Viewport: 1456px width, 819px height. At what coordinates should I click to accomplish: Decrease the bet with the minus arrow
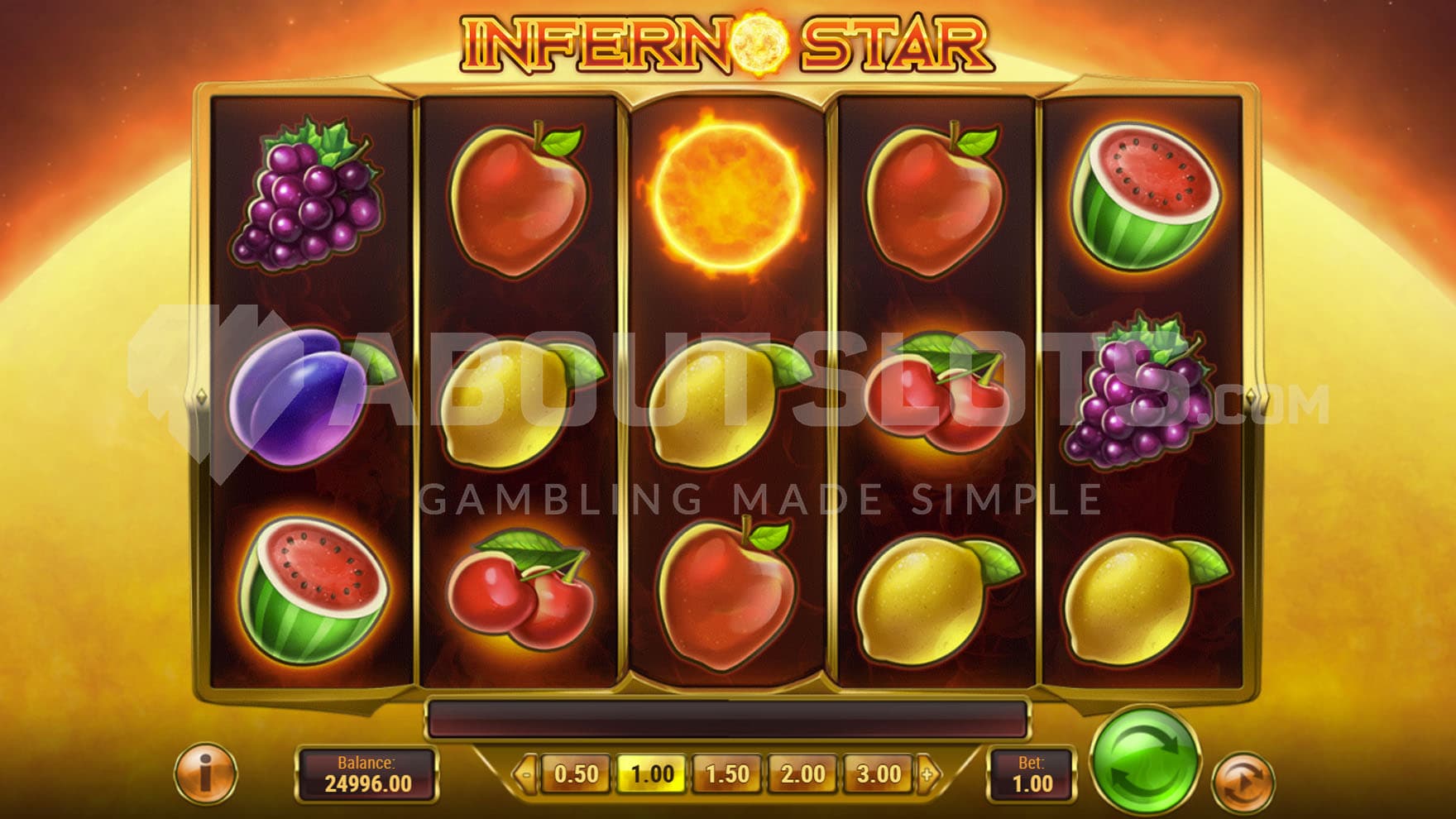pos(525,775)
